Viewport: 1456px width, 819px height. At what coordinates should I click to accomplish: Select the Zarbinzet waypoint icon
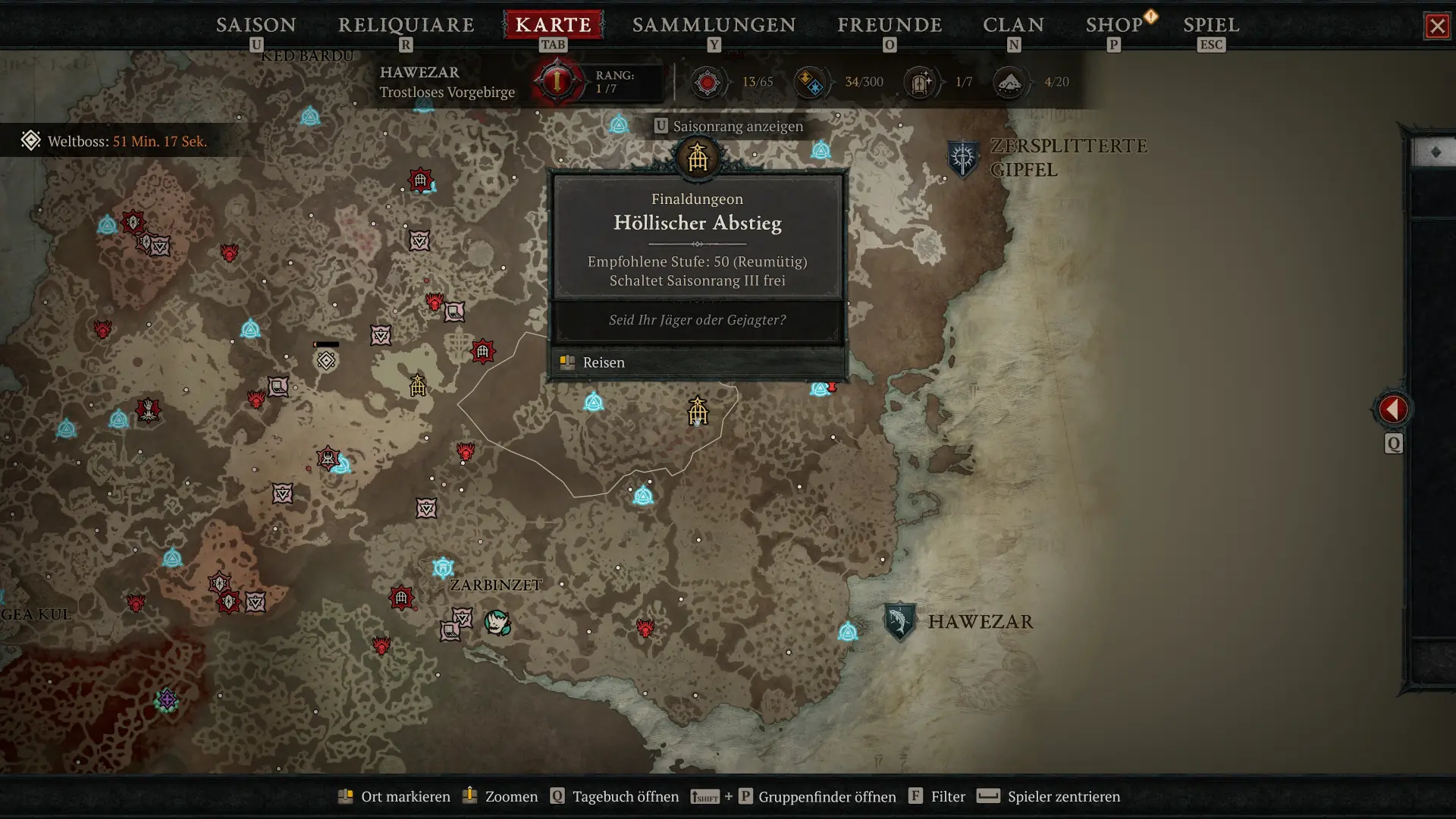coord(444,567)
